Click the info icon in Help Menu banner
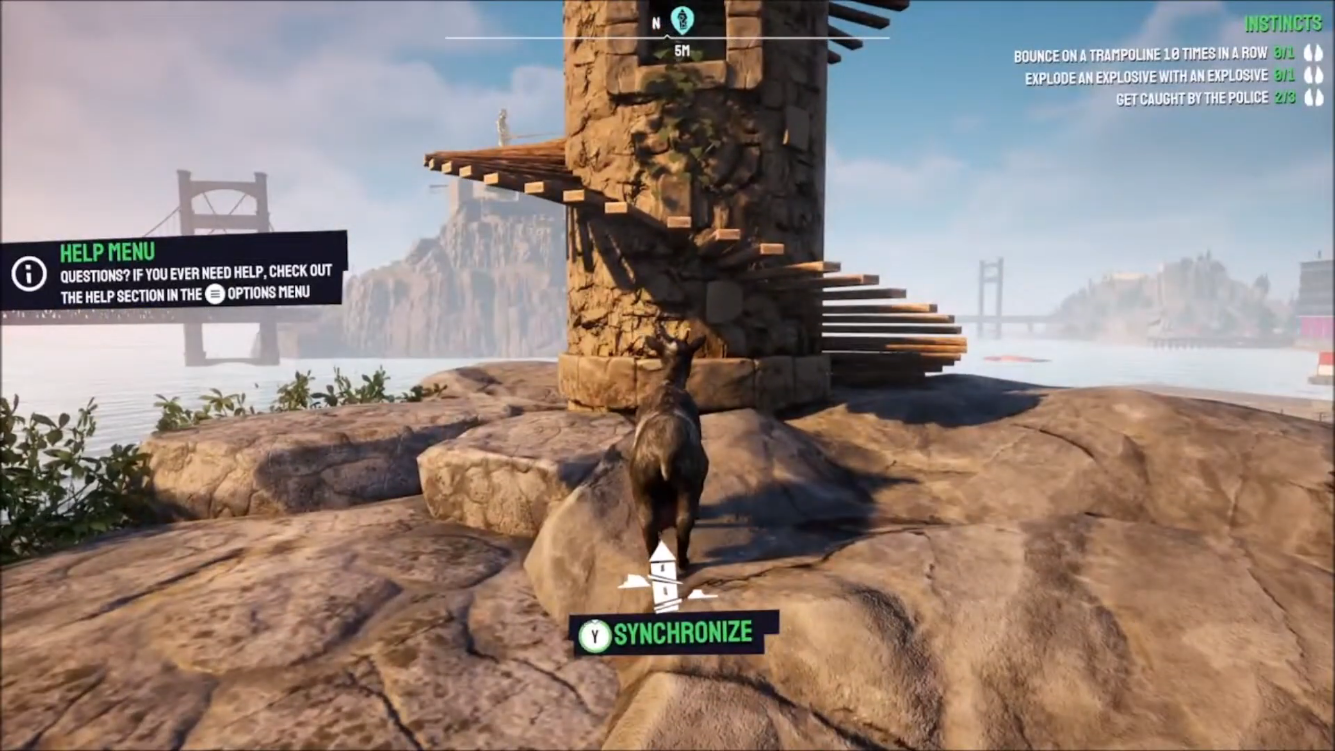This screenshot has height=751, width=1335. pos(29,272)
